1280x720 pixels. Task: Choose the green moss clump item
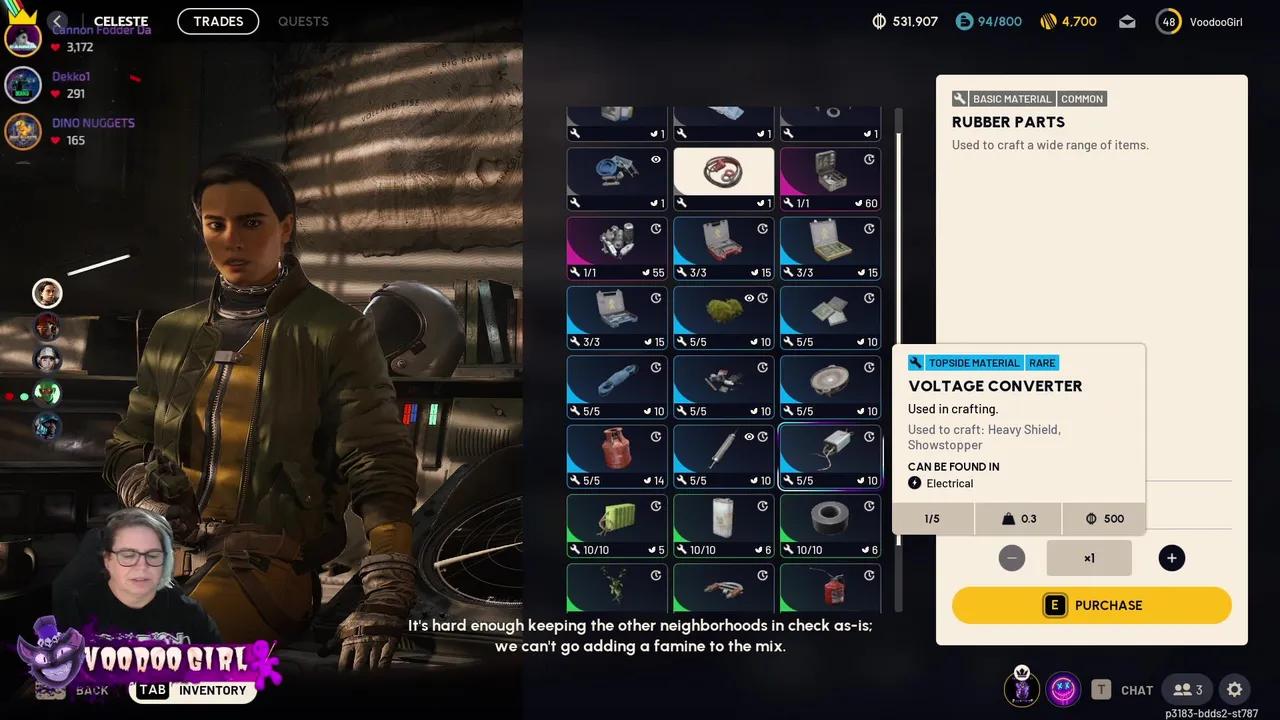pos(723,317)
